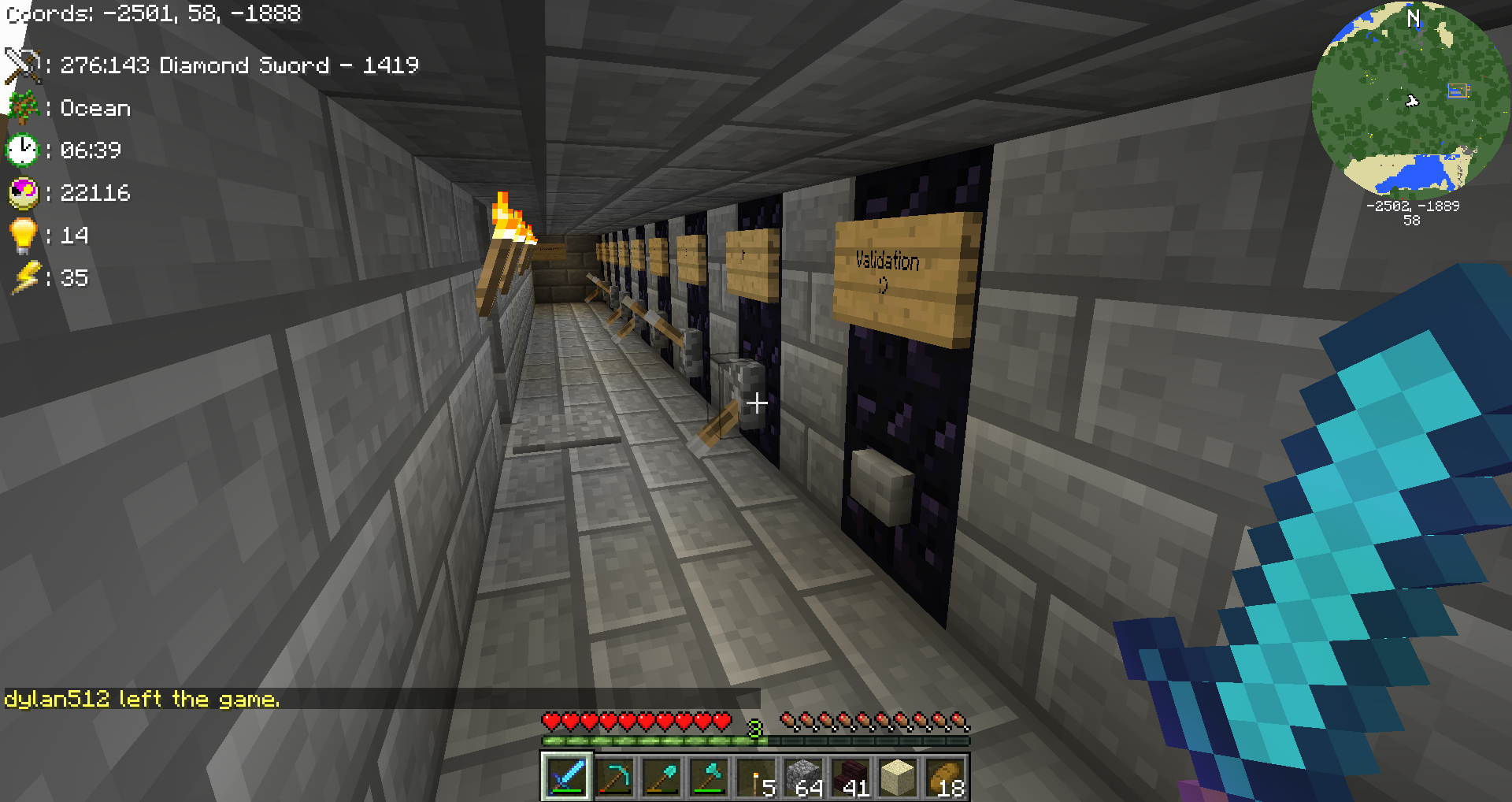Click the player arrow on the minimap
This screenshot has width=1512, height=802.
tap(1412, 101)
